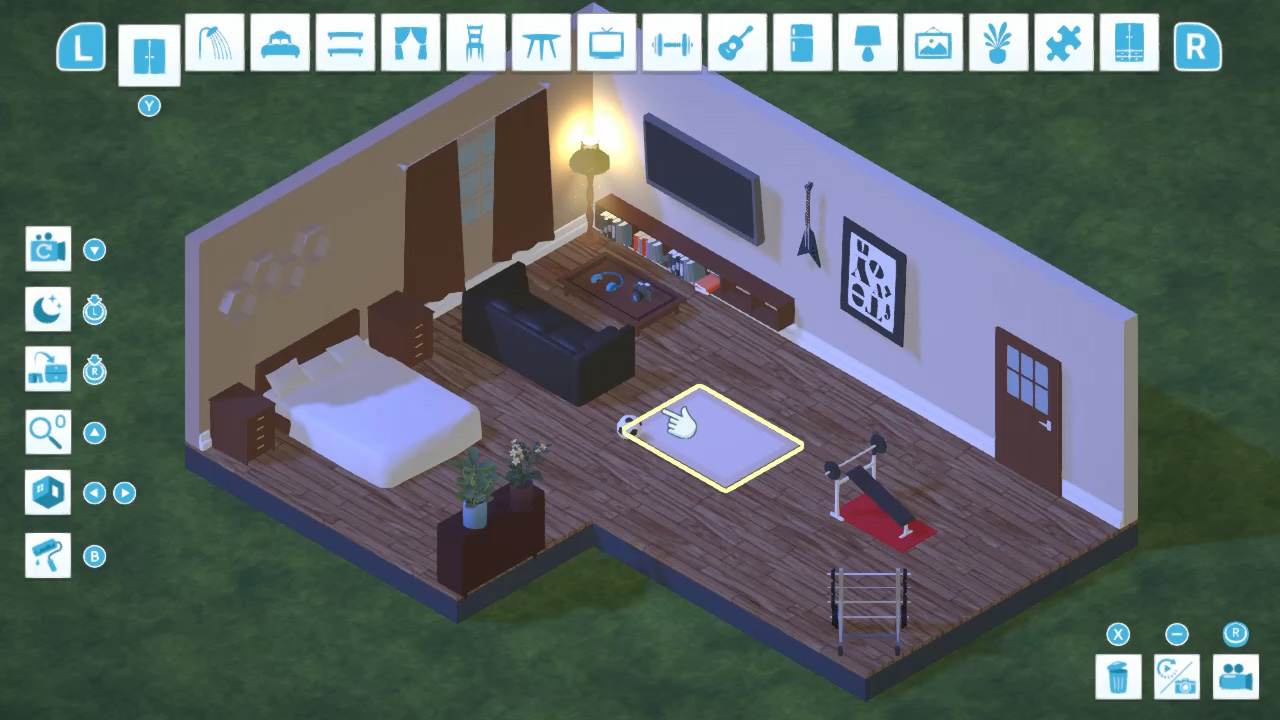The image size is (1280, 720).
Task: Select the paint roller tool
Action: [x=48, y=556]
